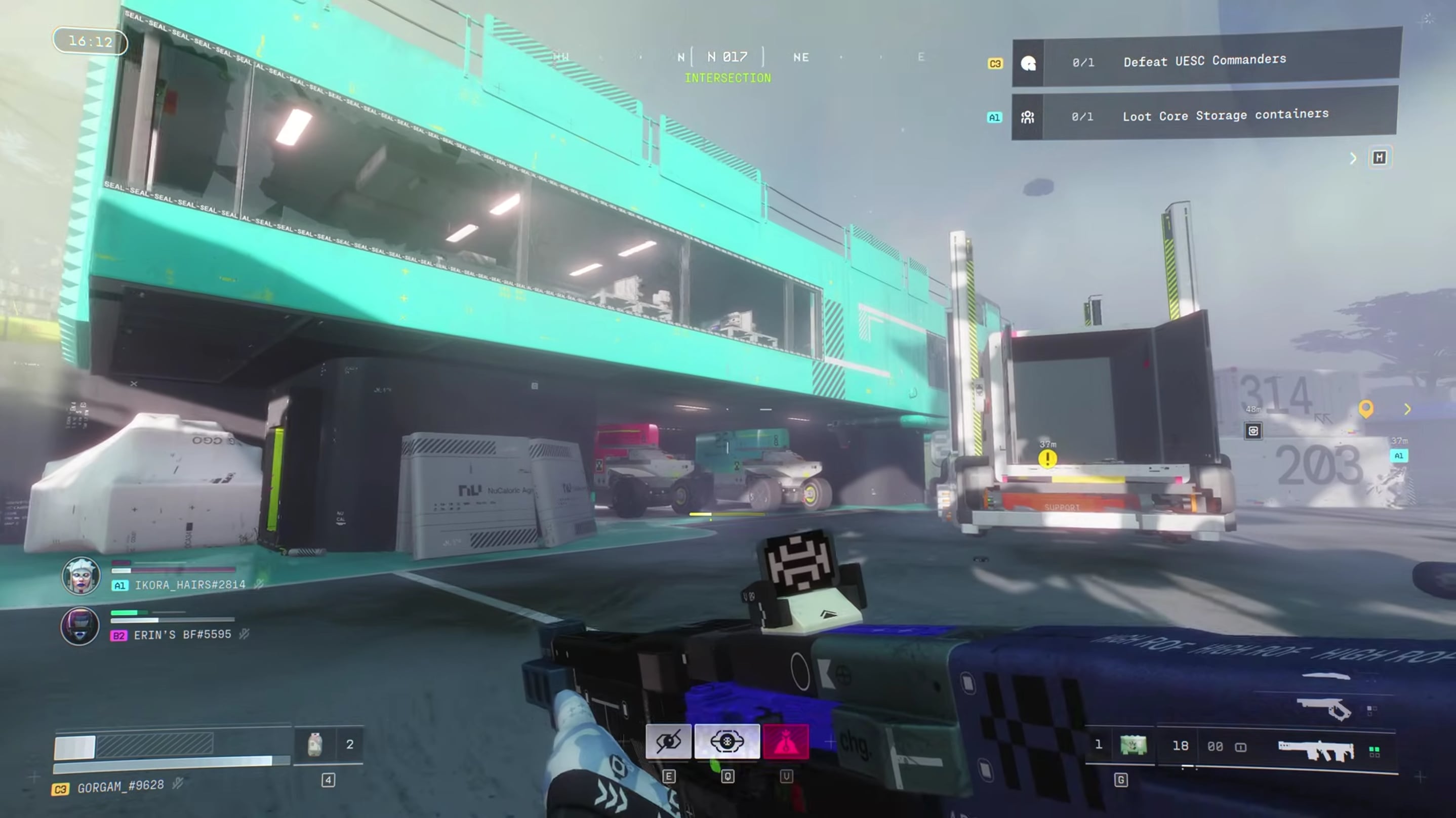Activate the pink ability icon
Screen dimensions: 1456x818
click(786, 741)
